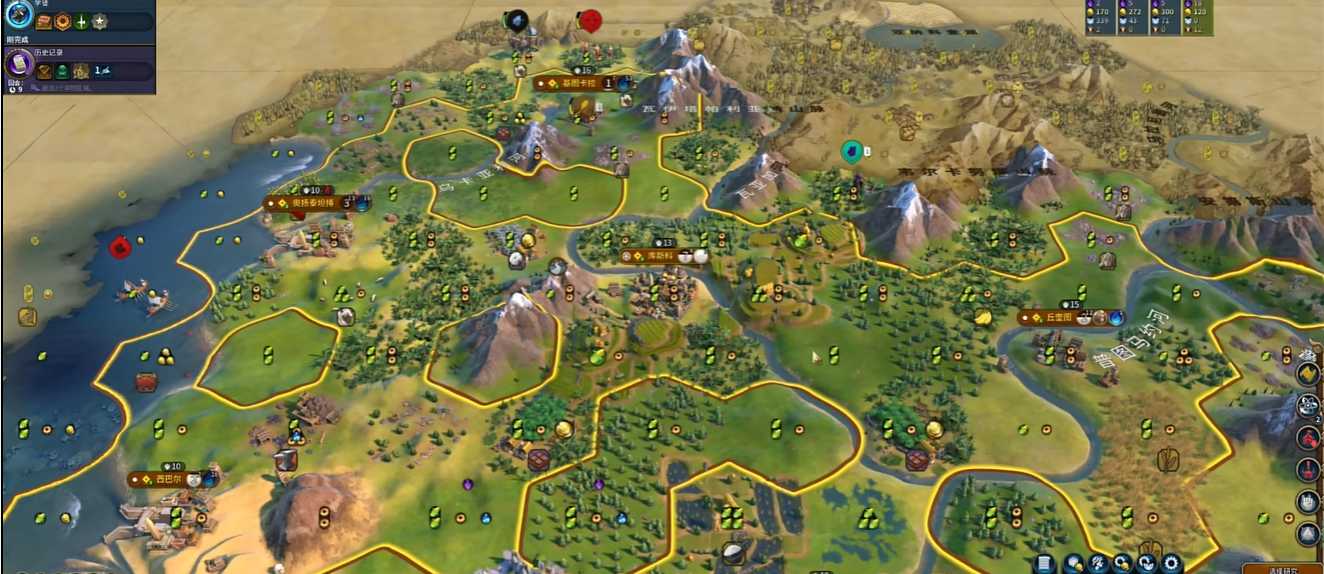1324x574 pixels.
Task: Select the teal unit flag marker
Action: tap(851, 151)
